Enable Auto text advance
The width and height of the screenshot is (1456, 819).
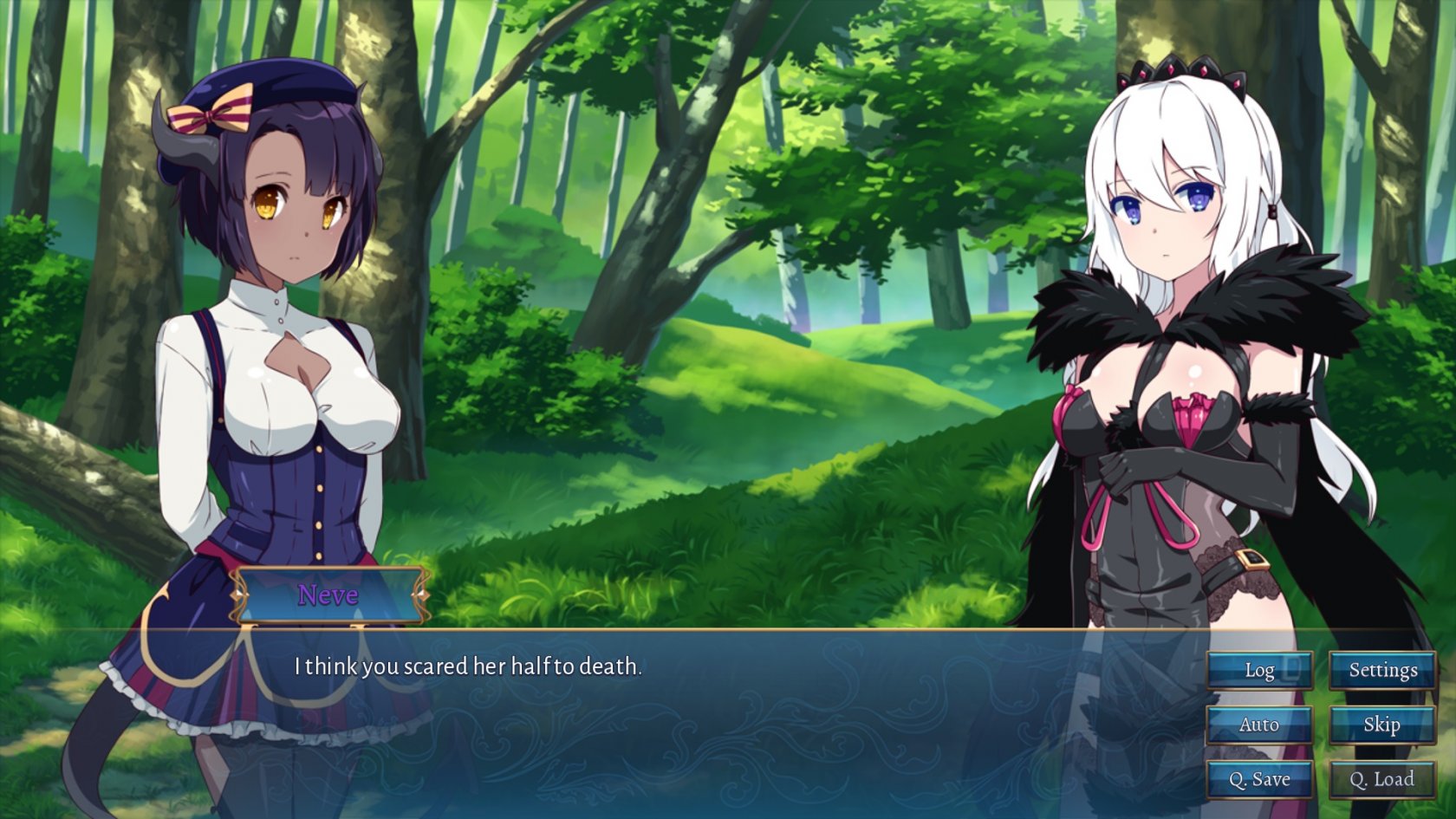pos(1259,725)
